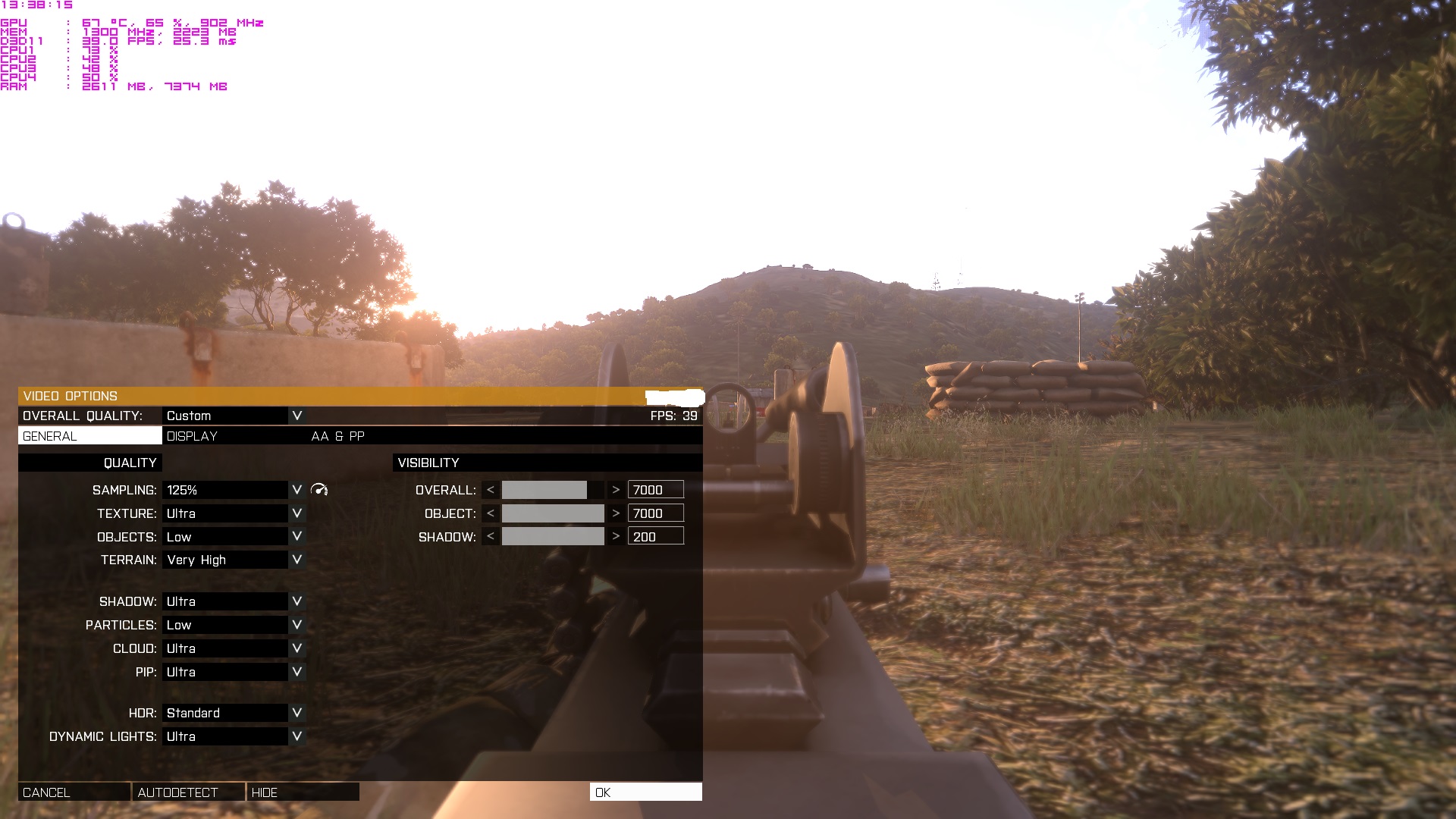Decrease Shadow visibility with left arrow

pos(491,537)
